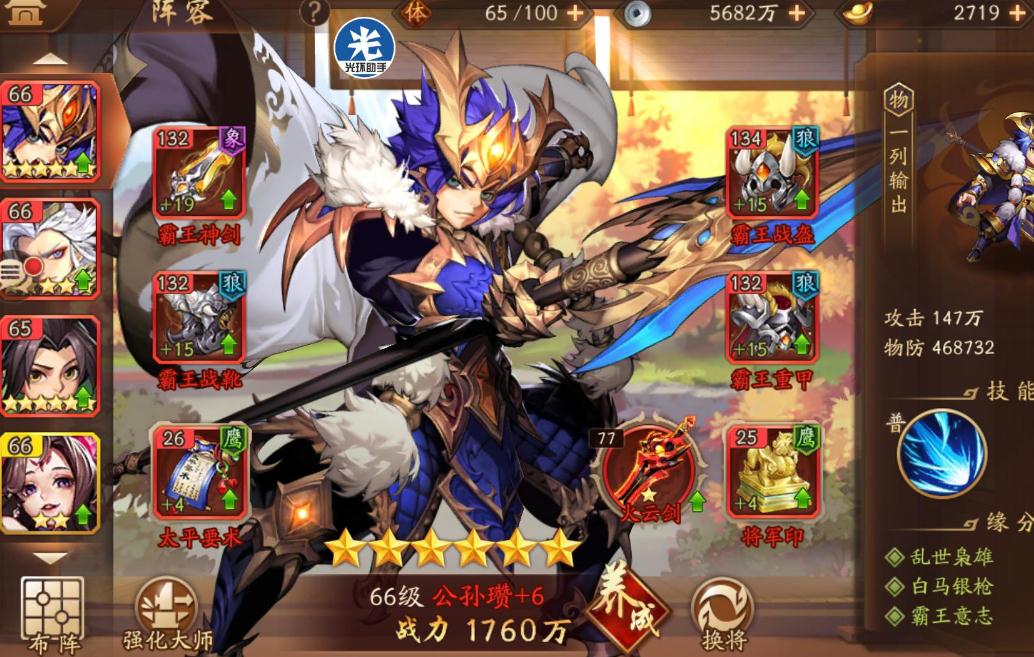Open the 太平要术 treasure book slot
1034x657 pixels.
coord(200,471)
